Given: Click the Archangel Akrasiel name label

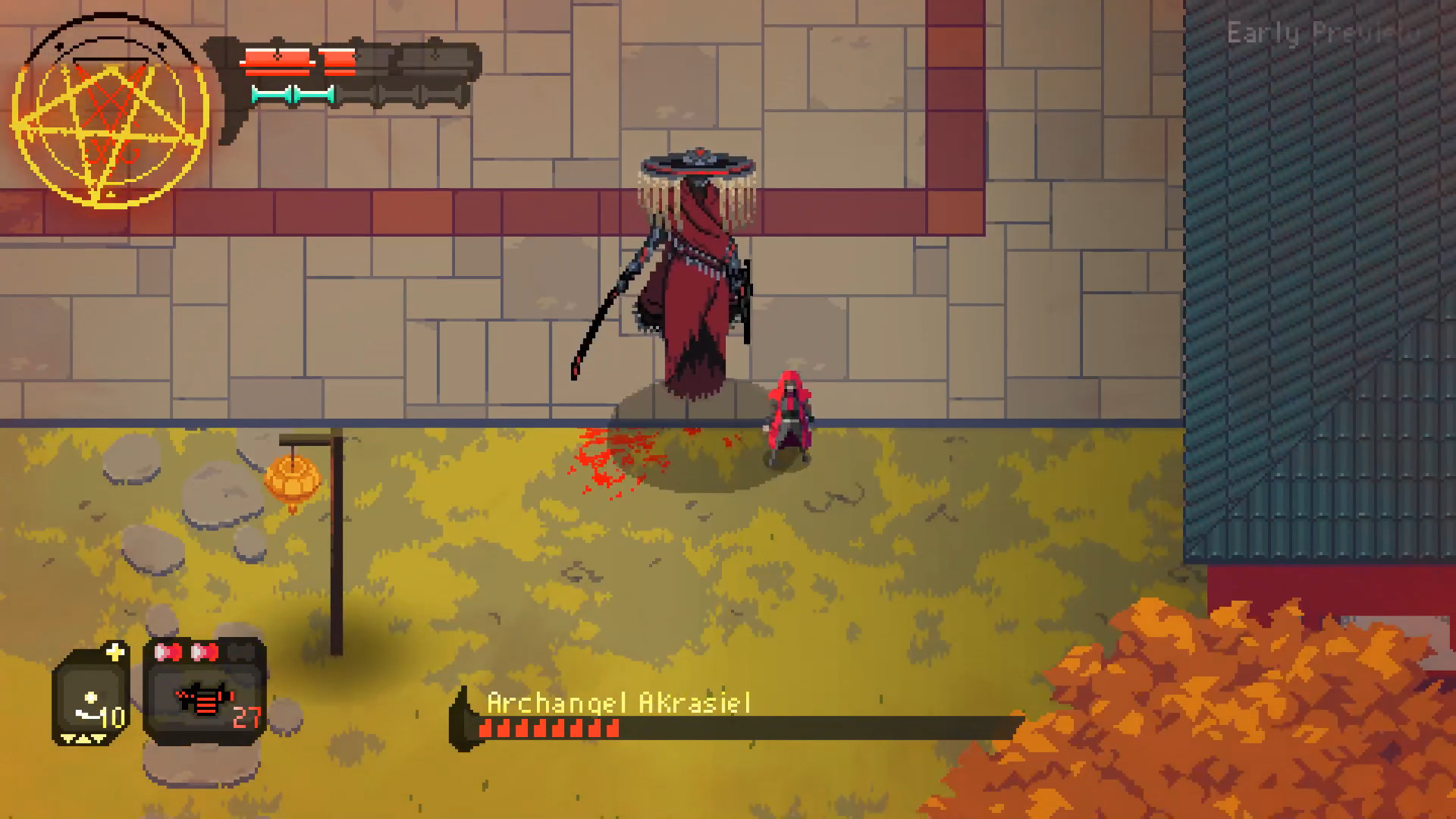Looking at the screenshot, I should tap(618, 701).
